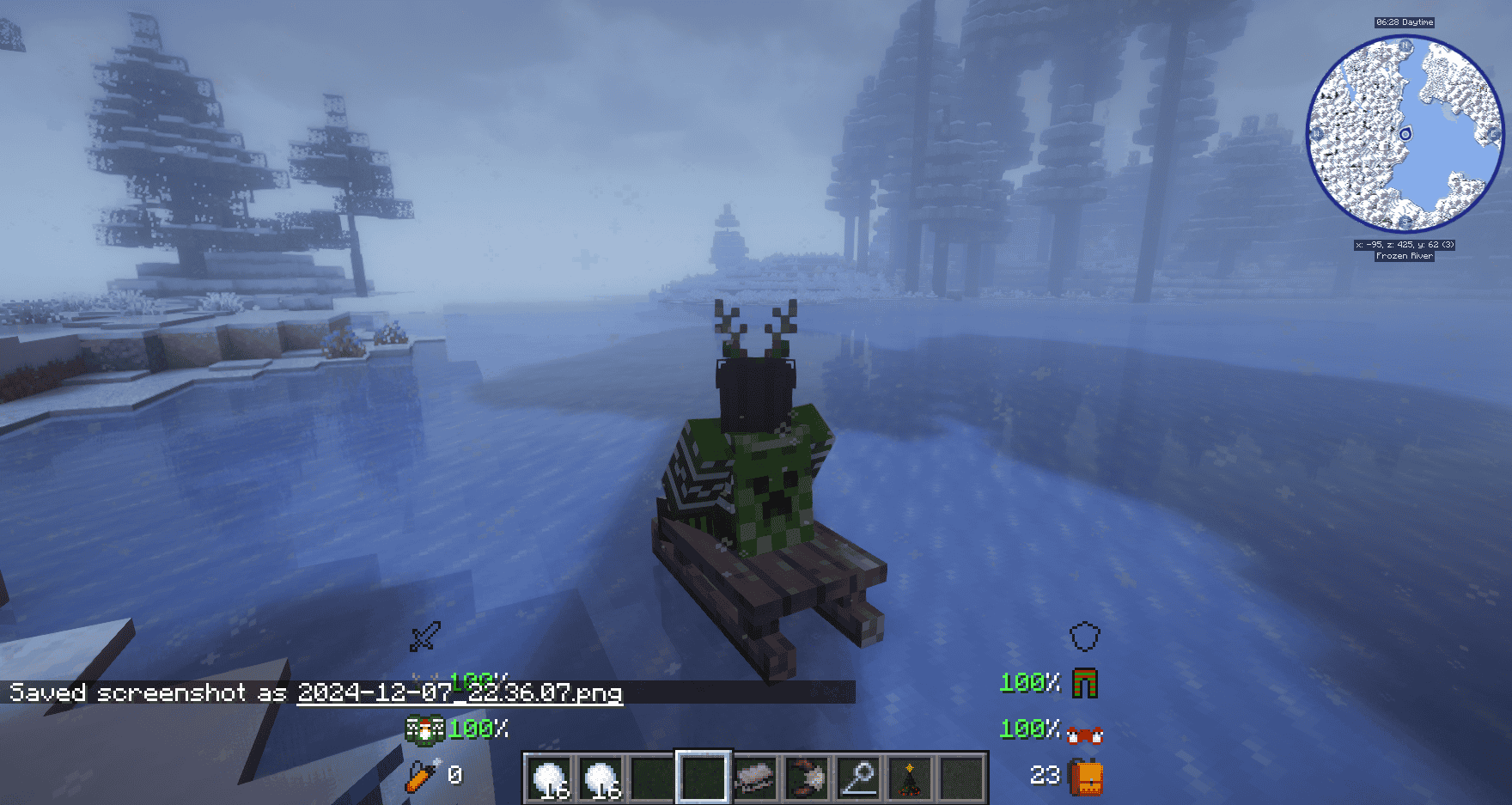Click the Christmas sweater chestplate icon
This screenshot has height=805, width=1512.
424,729
